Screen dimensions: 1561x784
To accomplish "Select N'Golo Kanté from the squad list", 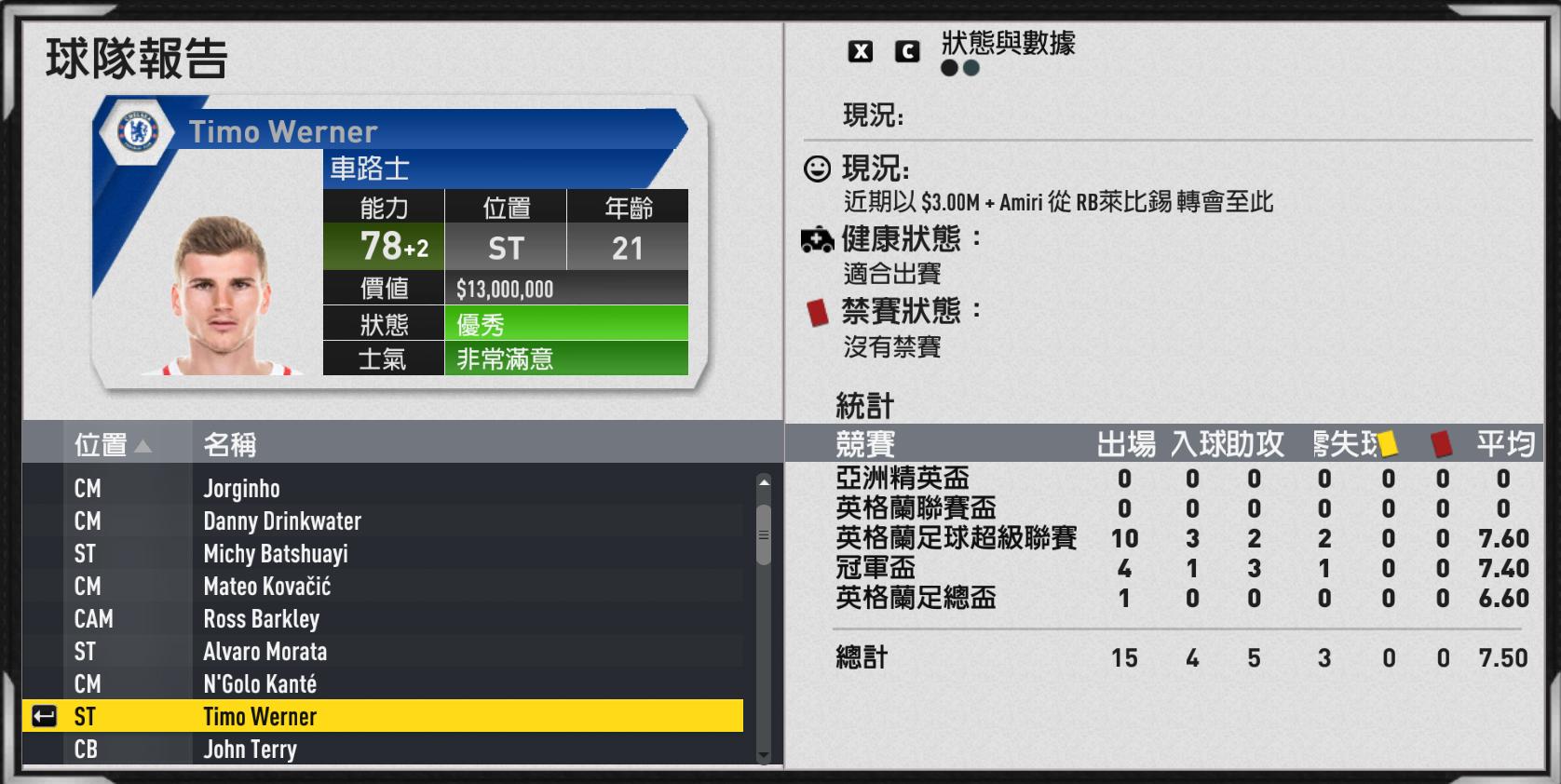I will click(260, 683).
